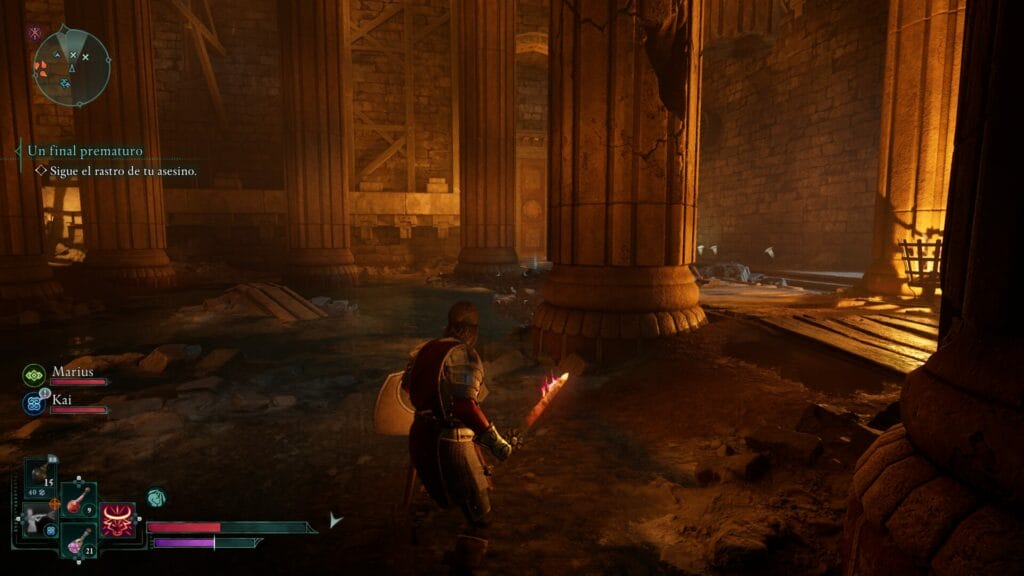Activate the red horned bull ability
Screen dimensions: 1024x576
tap(118, 521)
